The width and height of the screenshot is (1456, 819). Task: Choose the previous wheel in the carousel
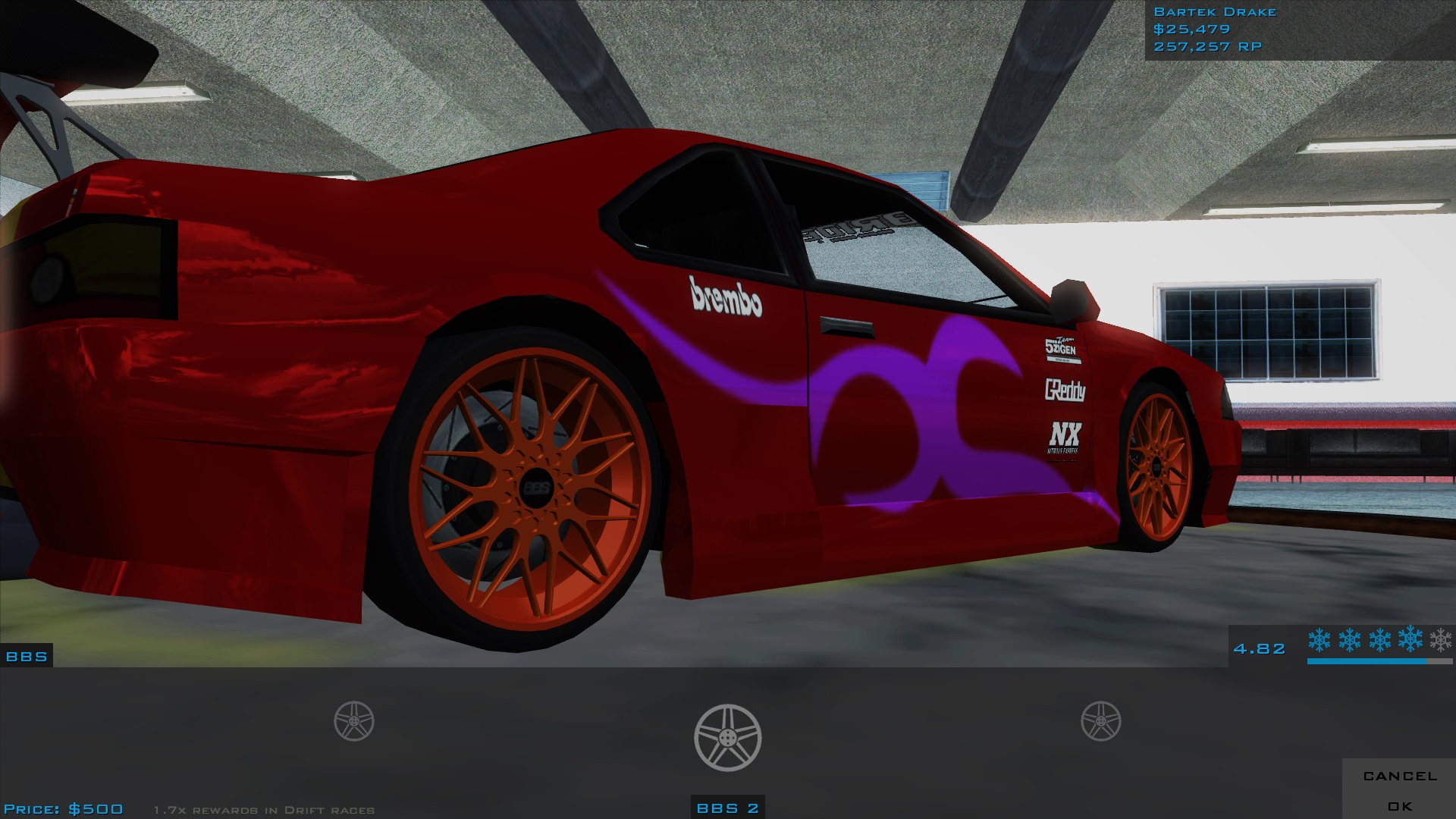354,720
